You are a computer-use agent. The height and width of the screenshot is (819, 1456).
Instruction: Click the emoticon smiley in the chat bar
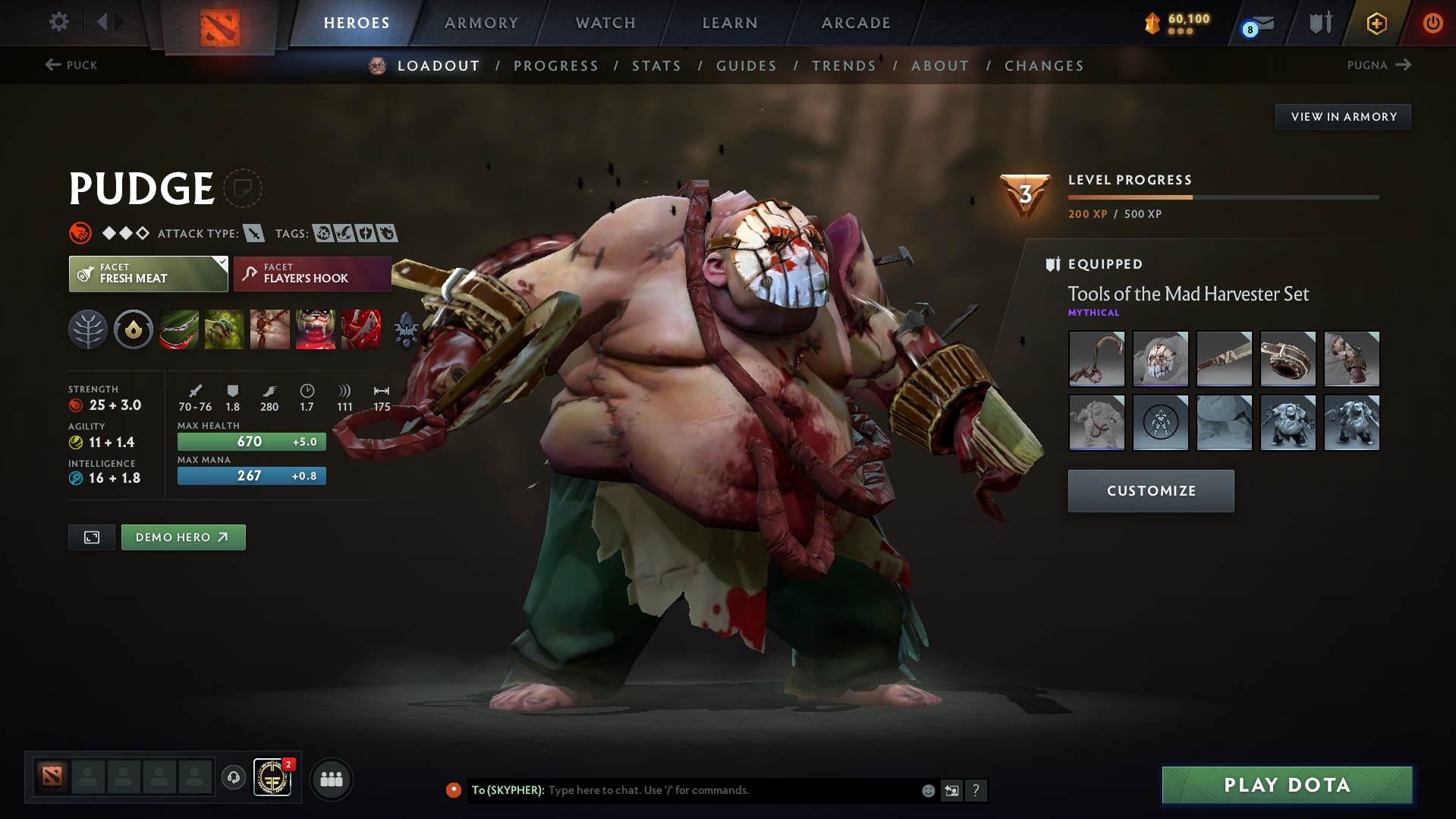point(928,790)
